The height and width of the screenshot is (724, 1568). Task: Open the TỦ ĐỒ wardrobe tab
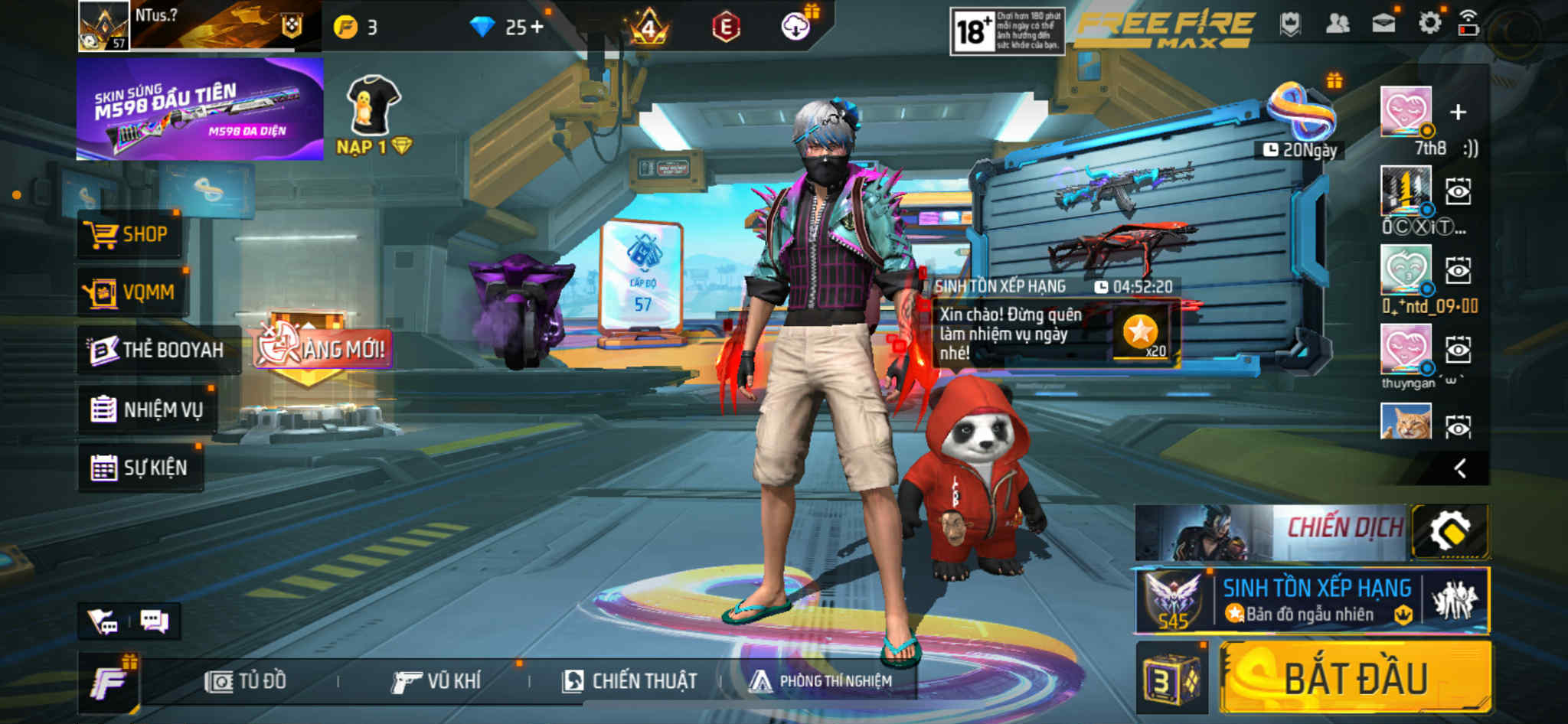click(247, 681)
